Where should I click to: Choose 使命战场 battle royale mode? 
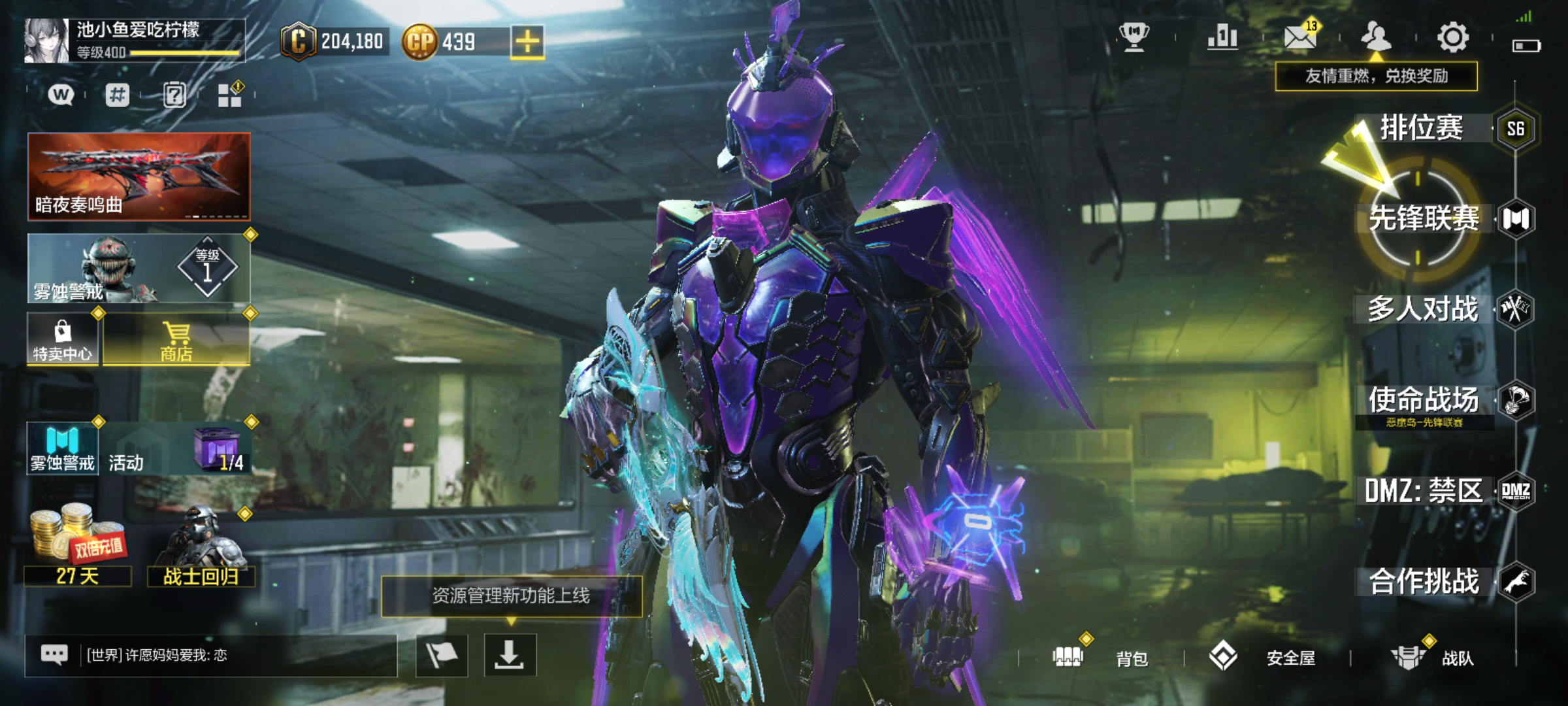click(x=1424, y=400)
